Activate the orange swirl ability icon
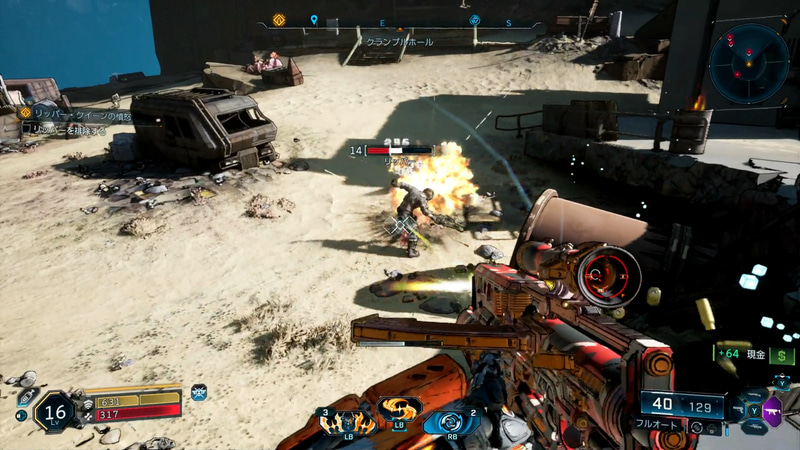This screenshot has width=800, height=450. pos(399,410)
